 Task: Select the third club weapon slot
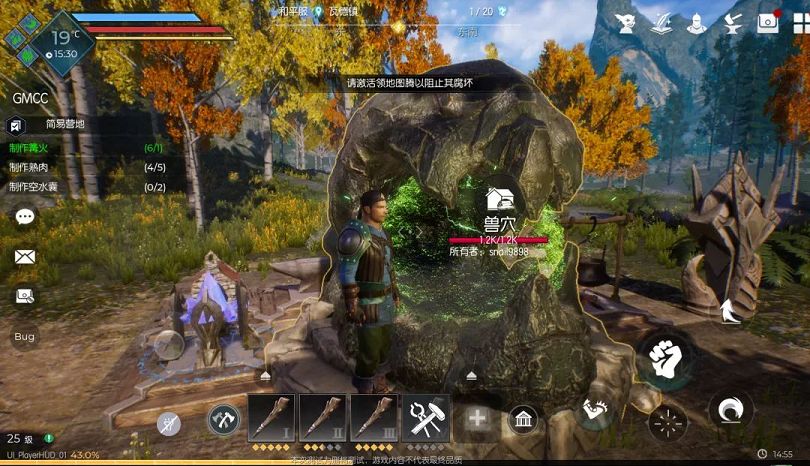point(374,417)
